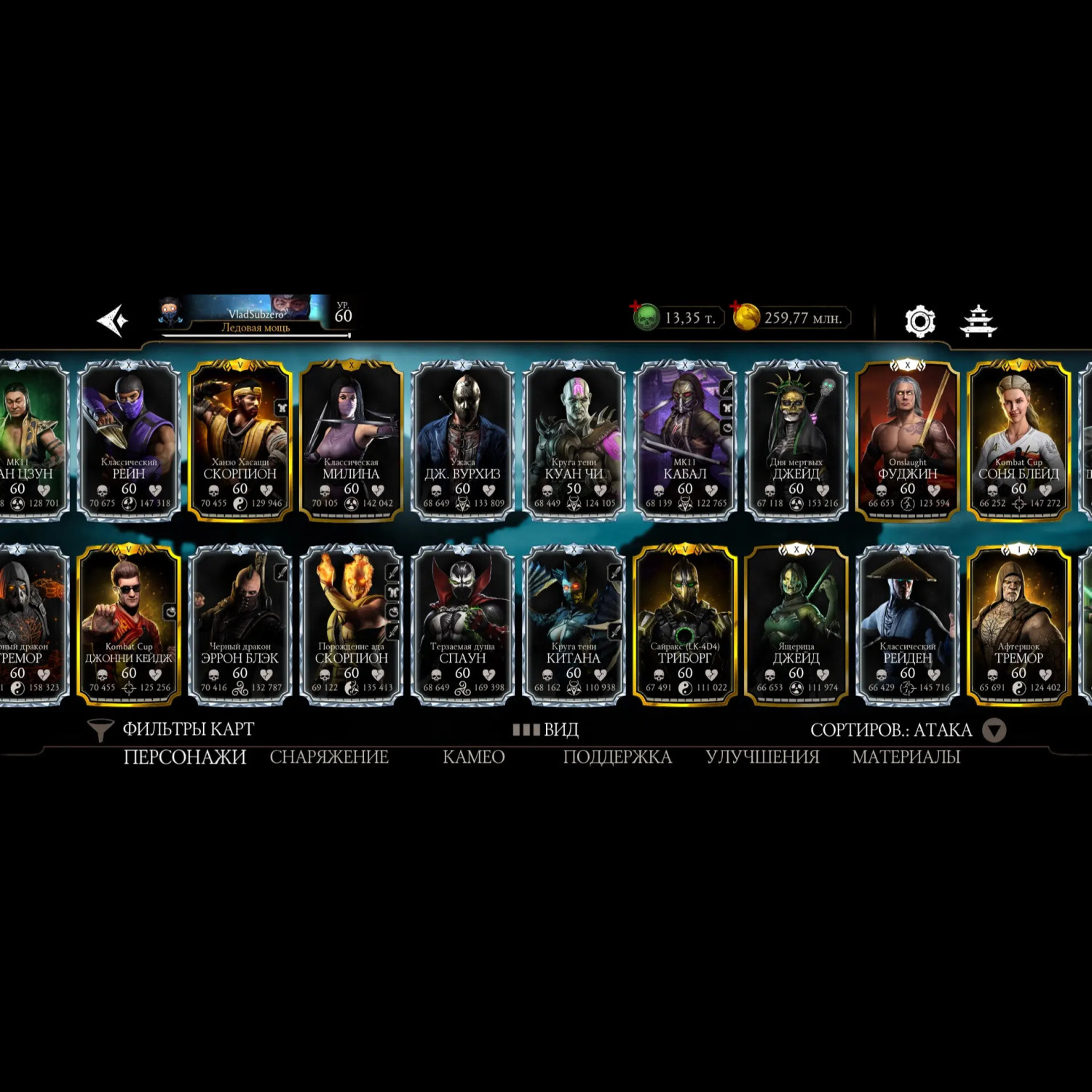1092x1092 pixels.
Task: Go back with the arrow button
Action: [x=113, y=320]
